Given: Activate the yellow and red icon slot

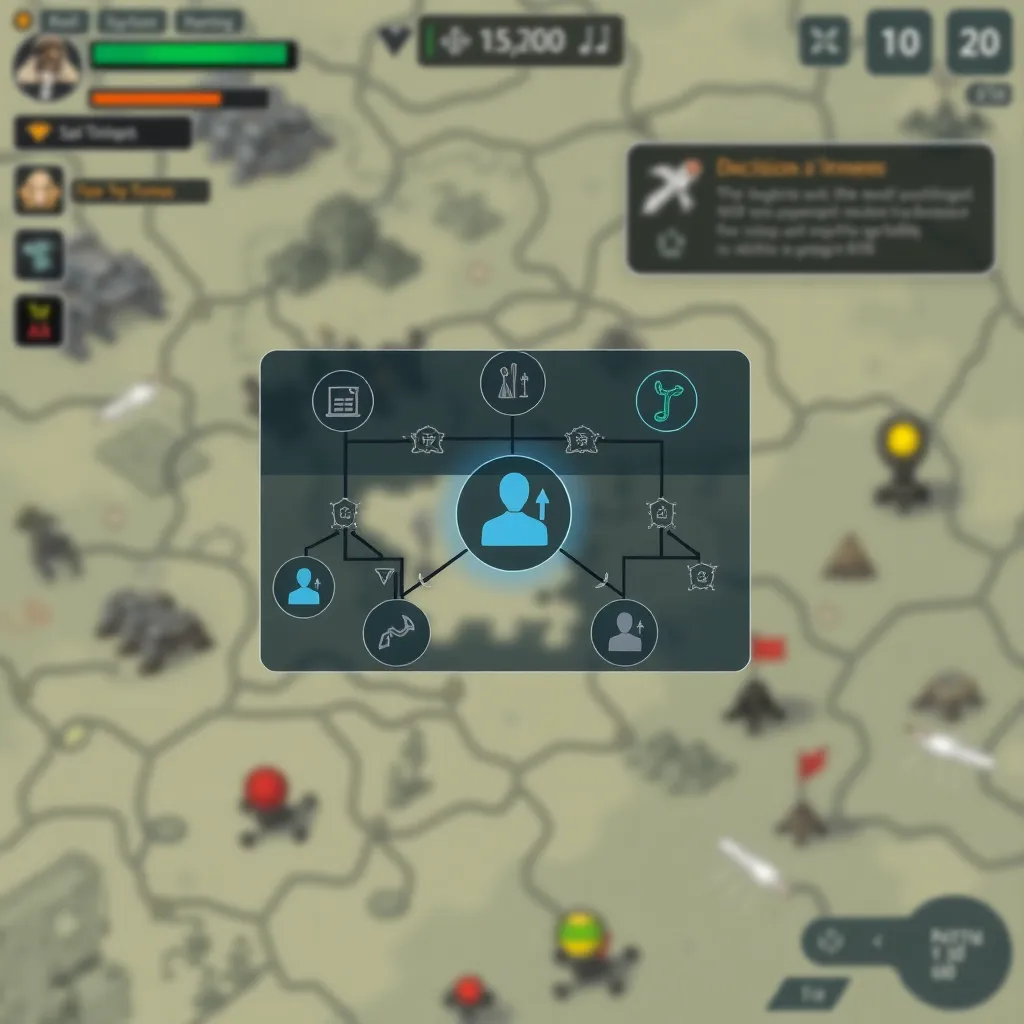Looking at the screenshot, I should pyautogui.click(x=39, y=321).
